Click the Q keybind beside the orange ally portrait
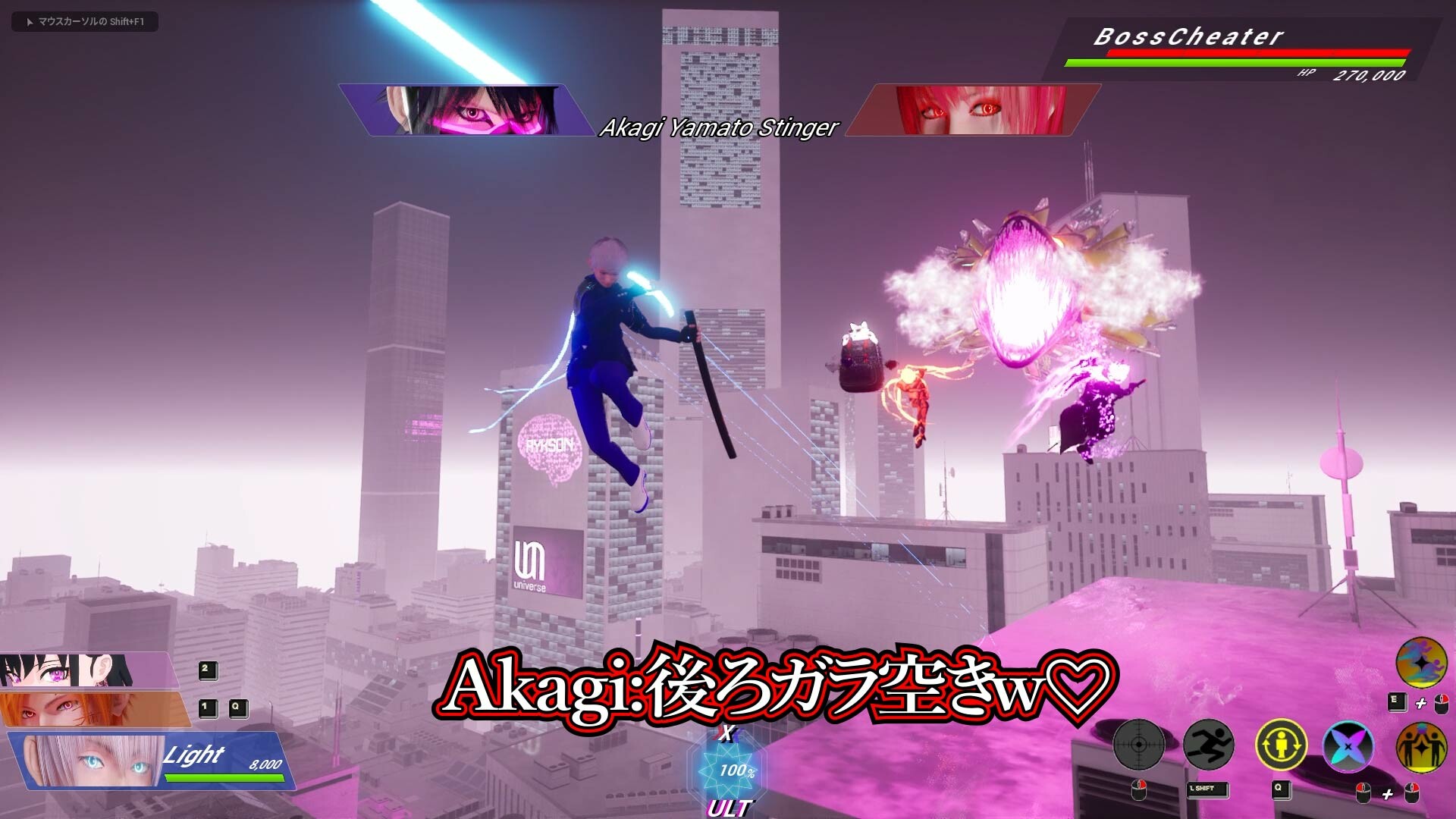The width and height of the screenshot is (1456, 819). (237, 710)
